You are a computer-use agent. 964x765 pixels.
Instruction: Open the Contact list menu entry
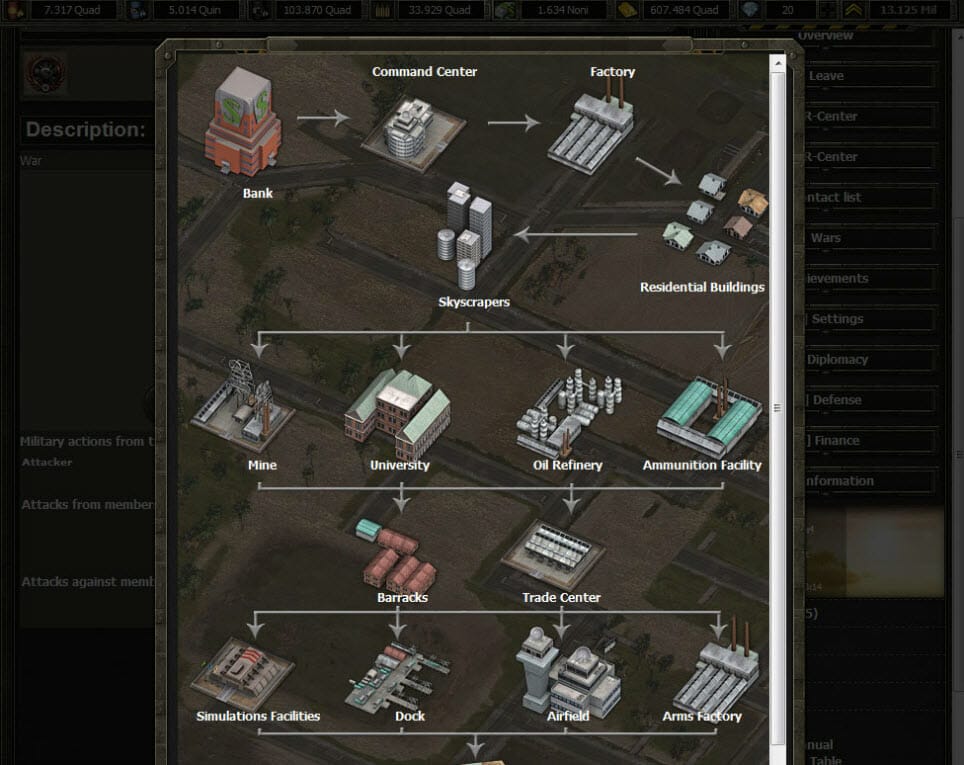coord(866,197)
